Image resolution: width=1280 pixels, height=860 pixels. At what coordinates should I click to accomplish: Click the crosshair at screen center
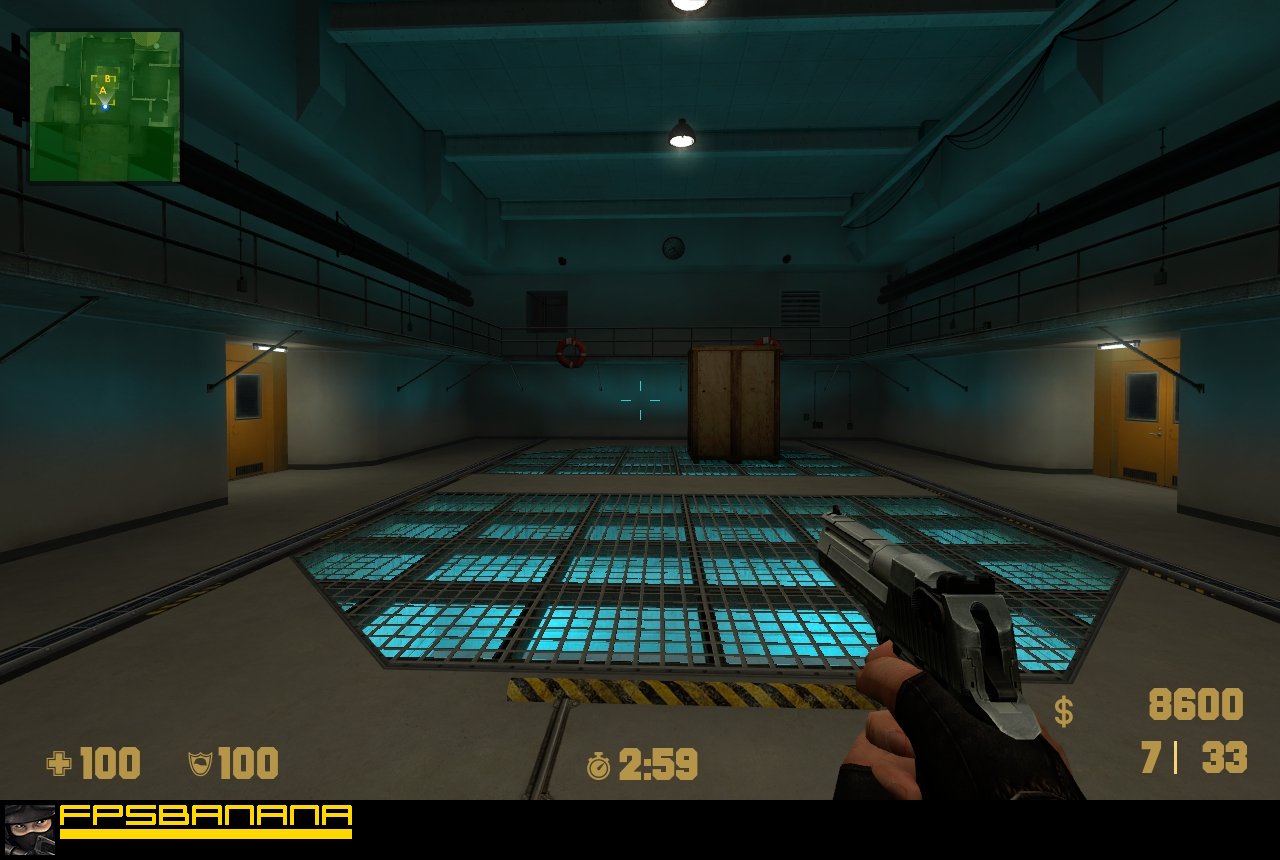pyautogui.click(x=640, y=399)
